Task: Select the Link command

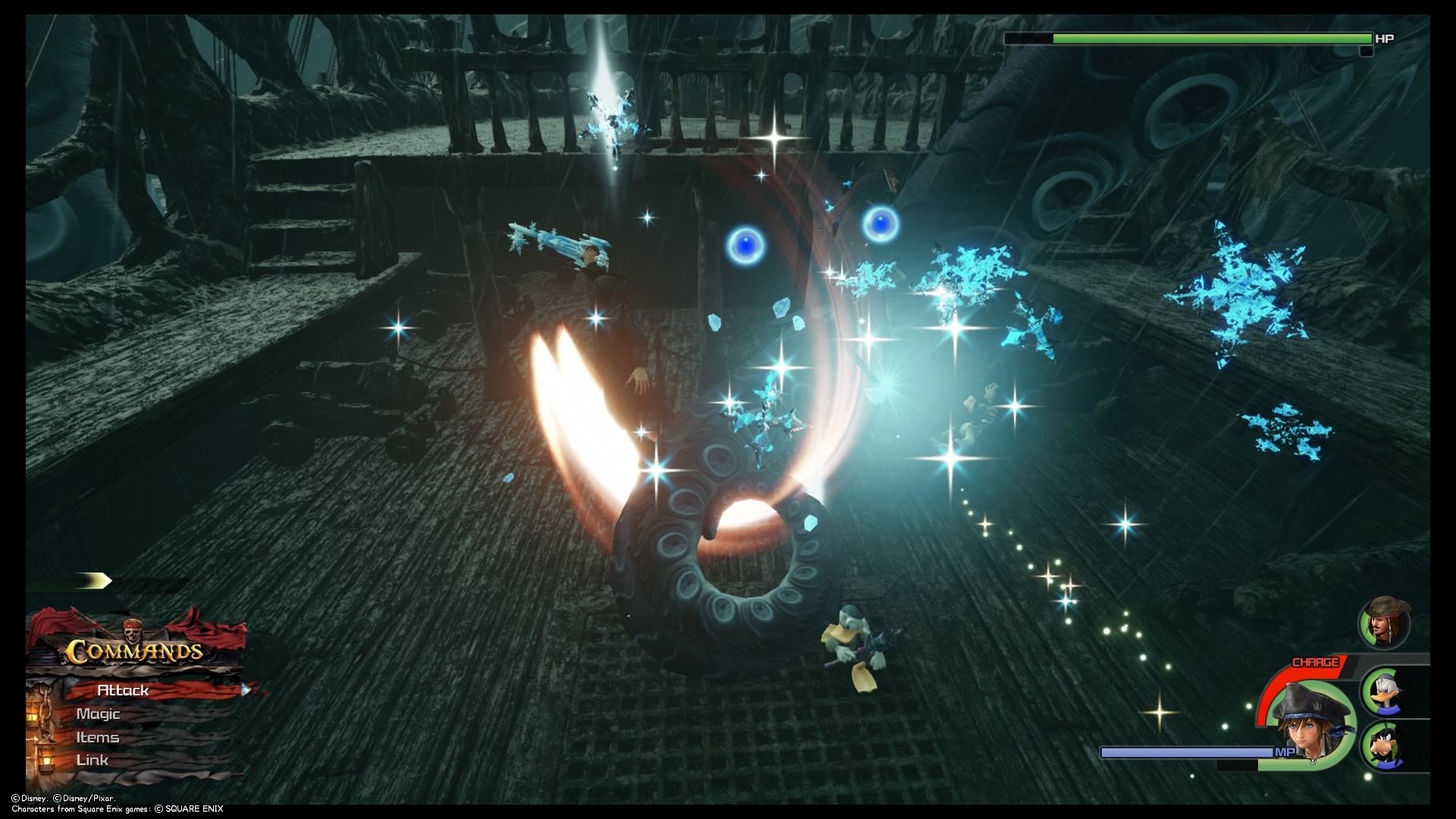Action: 93,760
